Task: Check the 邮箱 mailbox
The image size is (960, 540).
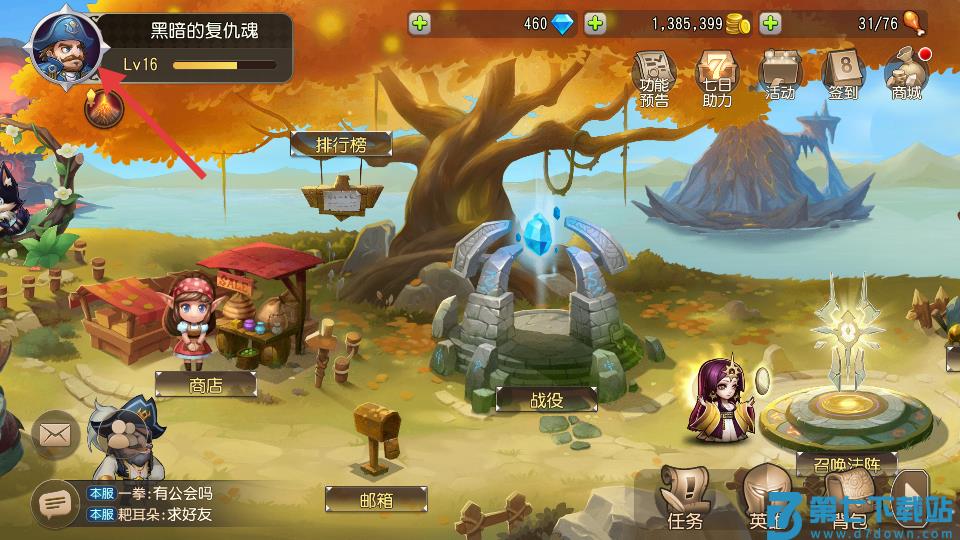Action: 376,498
